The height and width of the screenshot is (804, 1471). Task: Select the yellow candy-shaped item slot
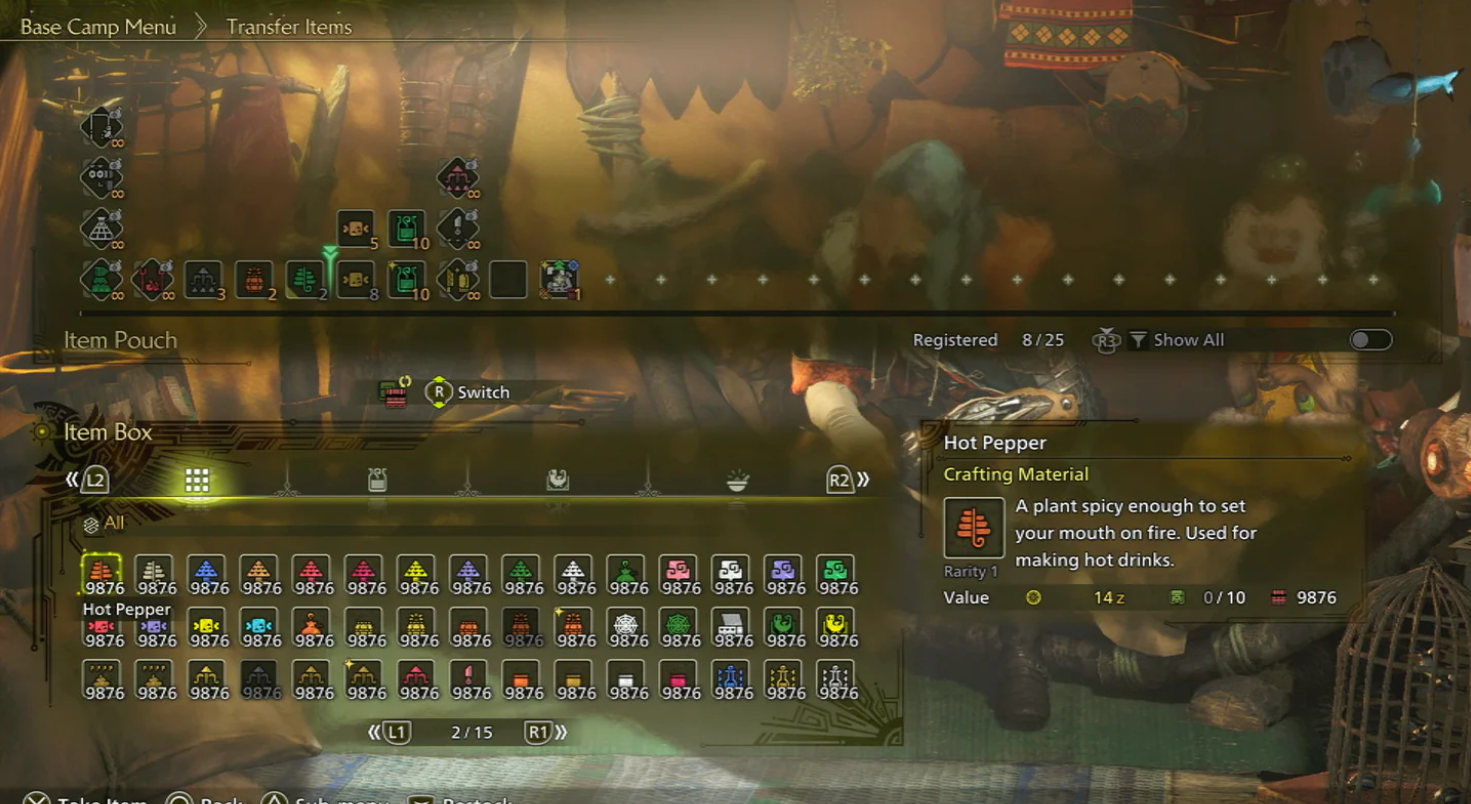pos(206,626)
